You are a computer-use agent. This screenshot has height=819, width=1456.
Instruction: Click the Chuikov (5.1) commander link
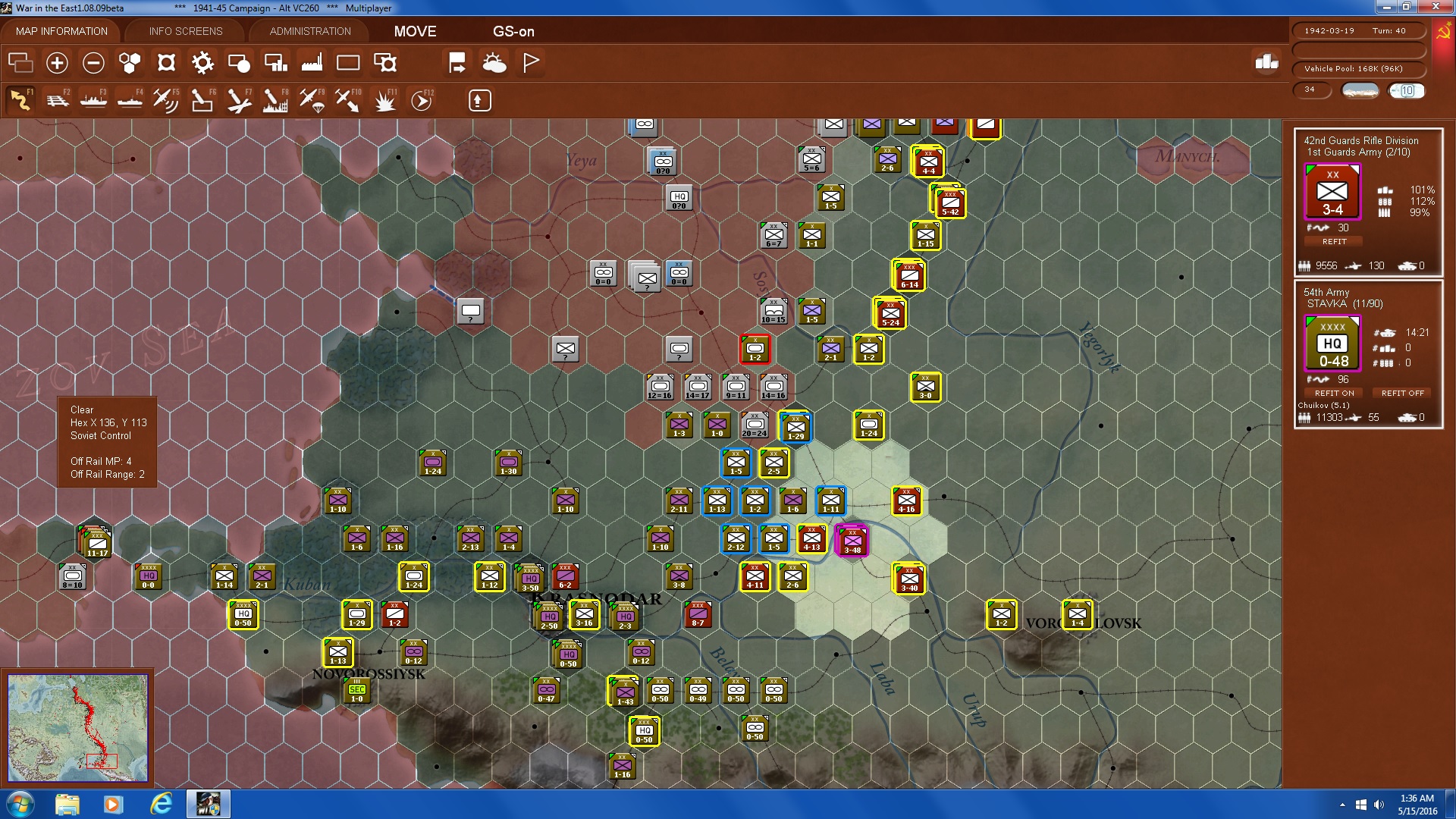[1325, 404]
